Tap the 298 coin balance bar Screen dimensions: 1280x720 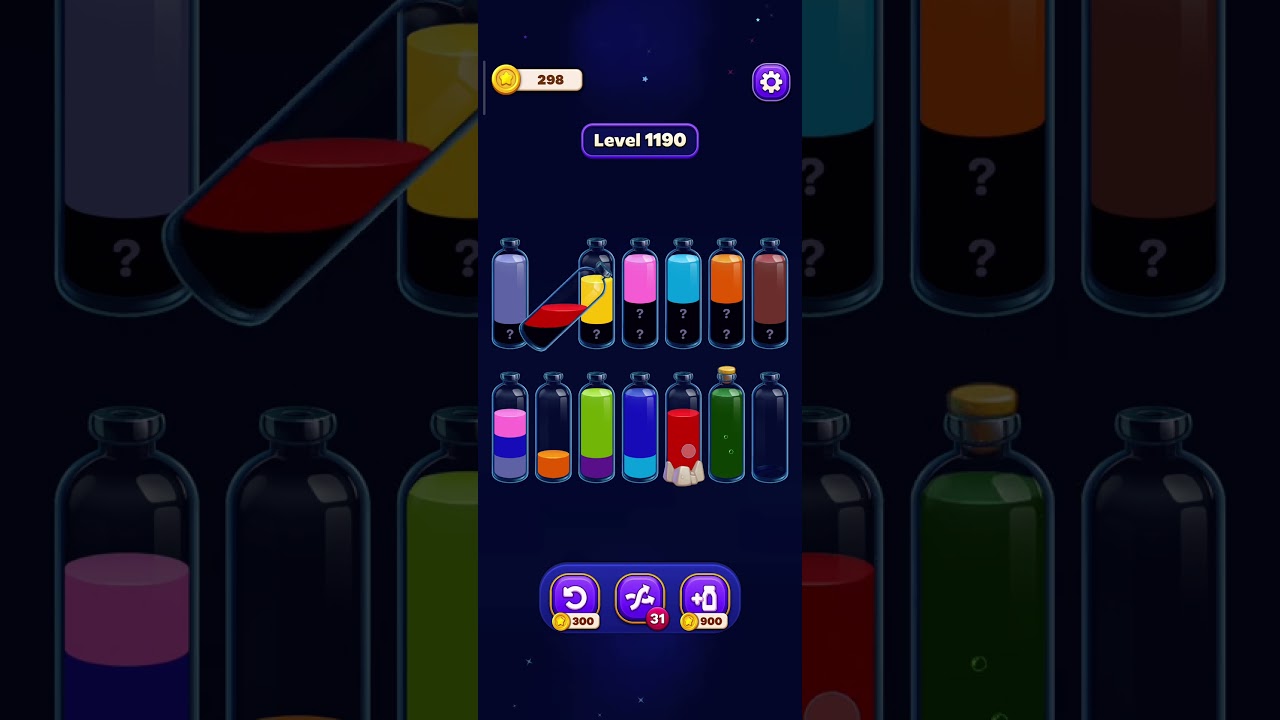pyautogui.click(x=537, y=79)
